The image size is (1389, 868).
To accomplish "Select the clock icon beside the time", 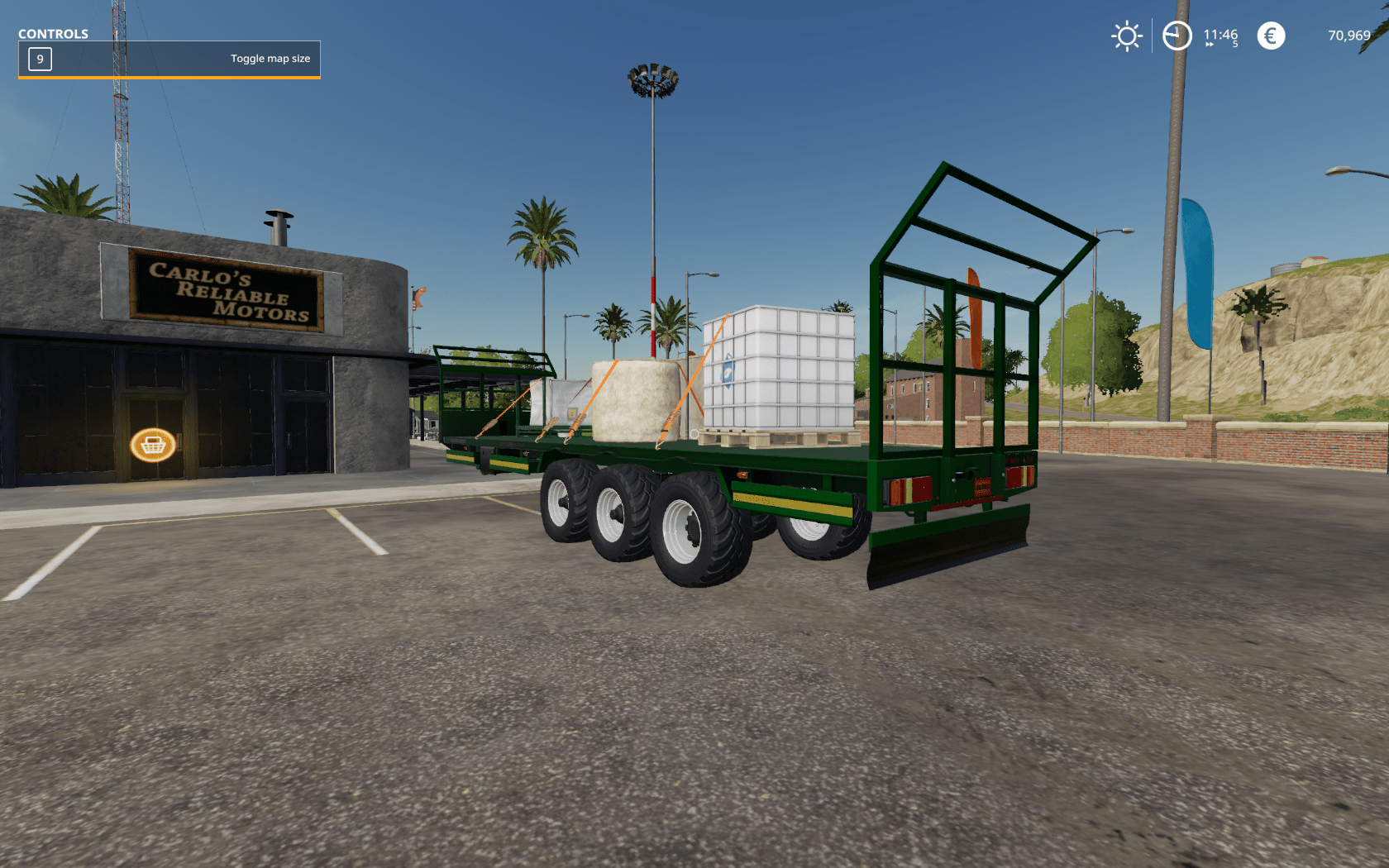I will (1177, 36).
